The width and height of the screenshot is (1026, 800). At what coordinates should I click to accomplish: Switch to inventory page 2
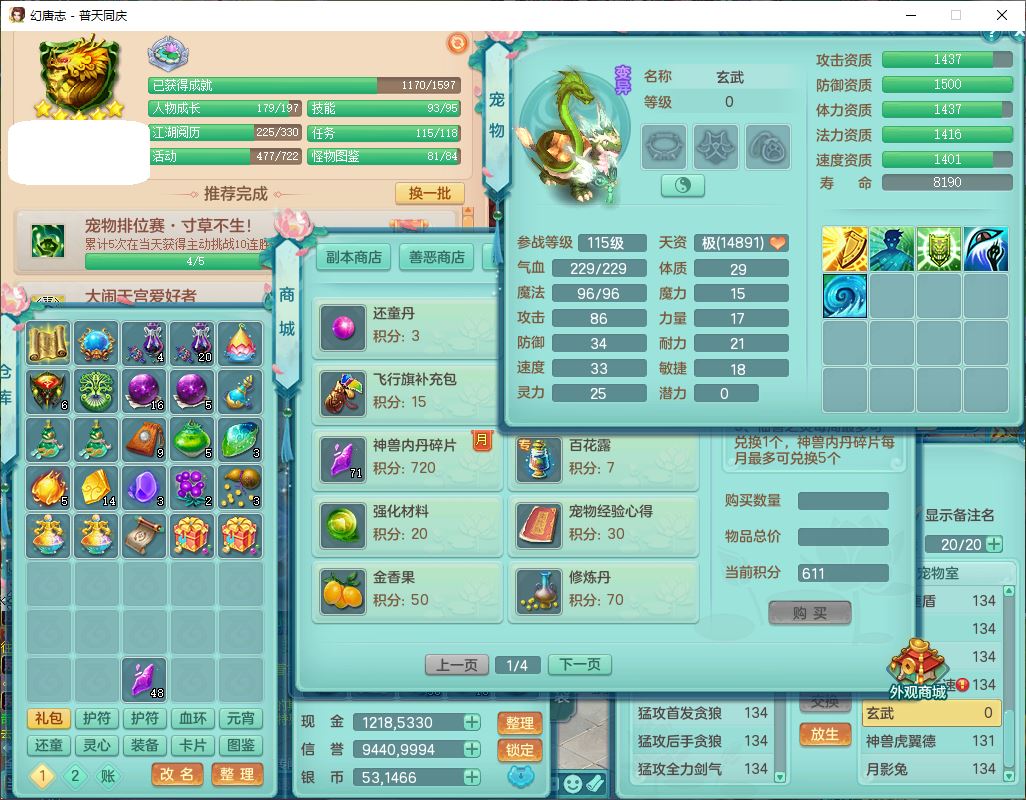(x=75, y=775)
